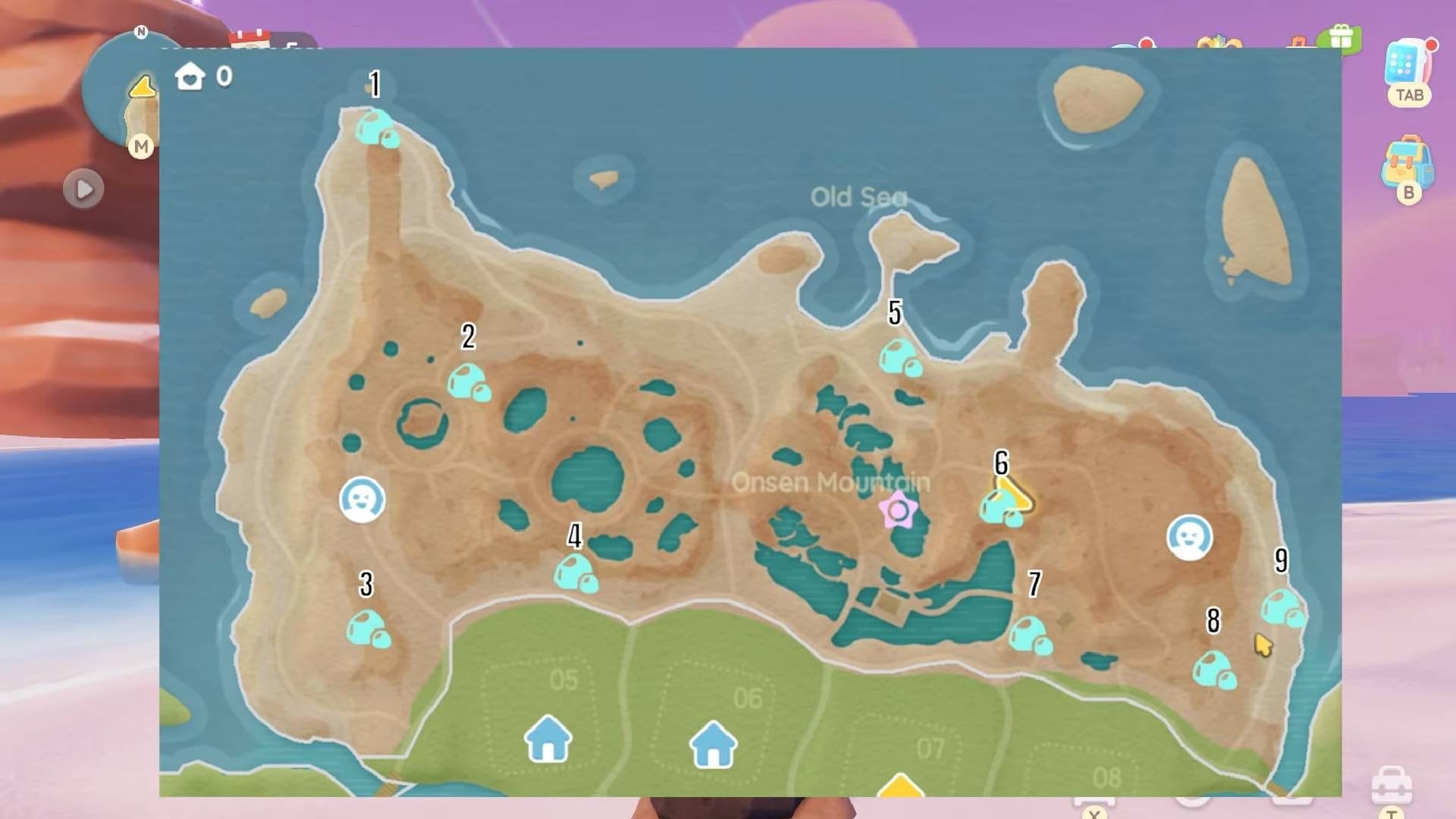Click the toolbox icon
This screenshot has width=1456, height=819.
tap(1392, 785)
